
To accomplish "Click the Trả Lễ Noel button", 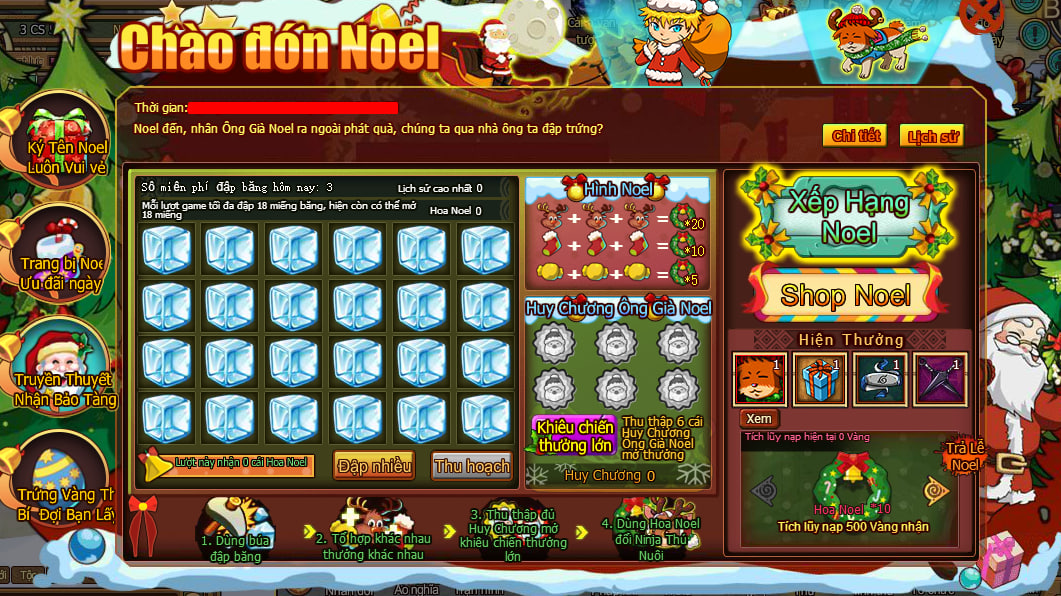I will (966, 458).
